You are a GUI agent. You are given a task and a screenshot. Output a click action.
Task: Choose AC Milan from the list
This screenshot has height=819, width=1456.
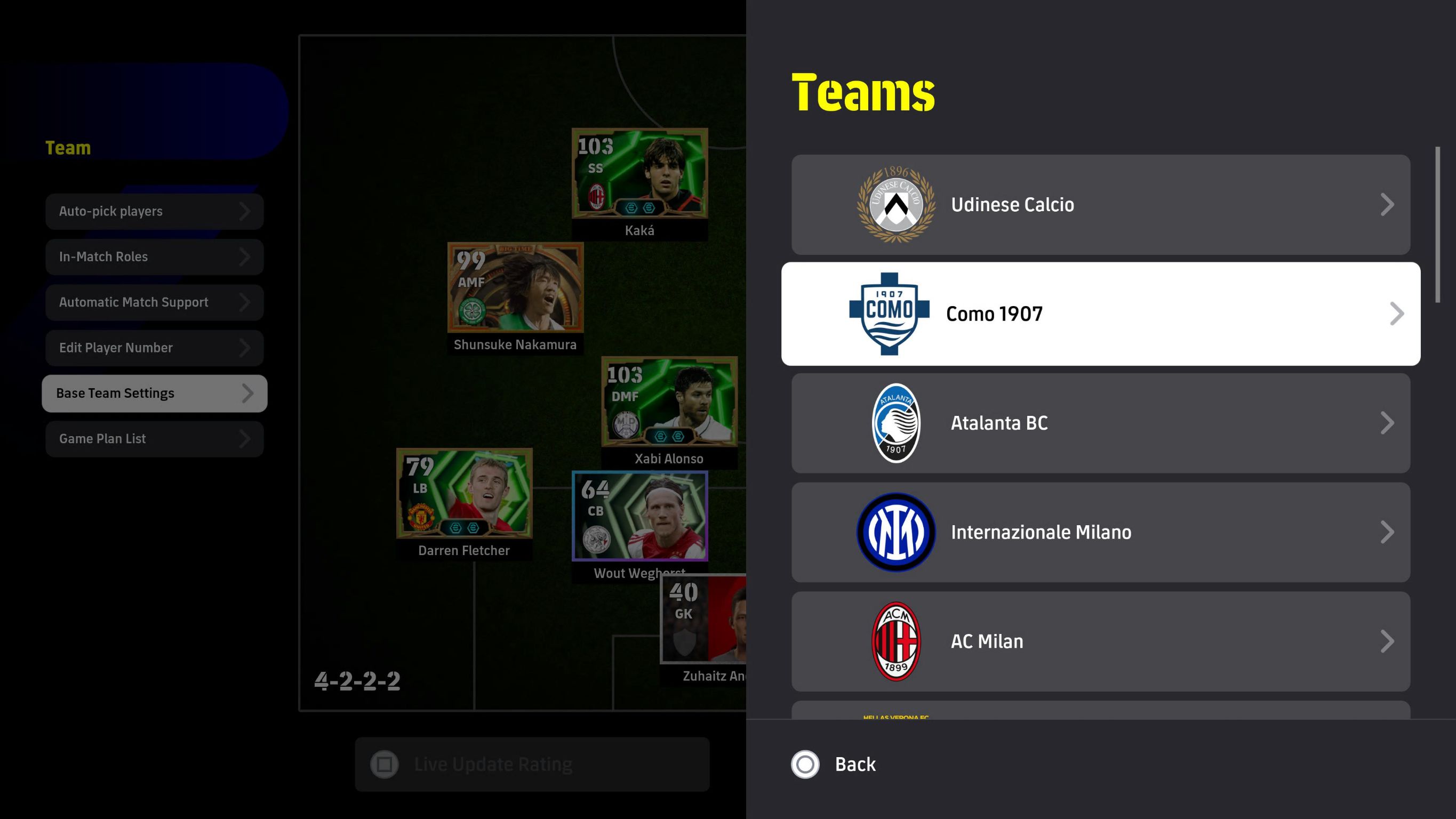1100,641
